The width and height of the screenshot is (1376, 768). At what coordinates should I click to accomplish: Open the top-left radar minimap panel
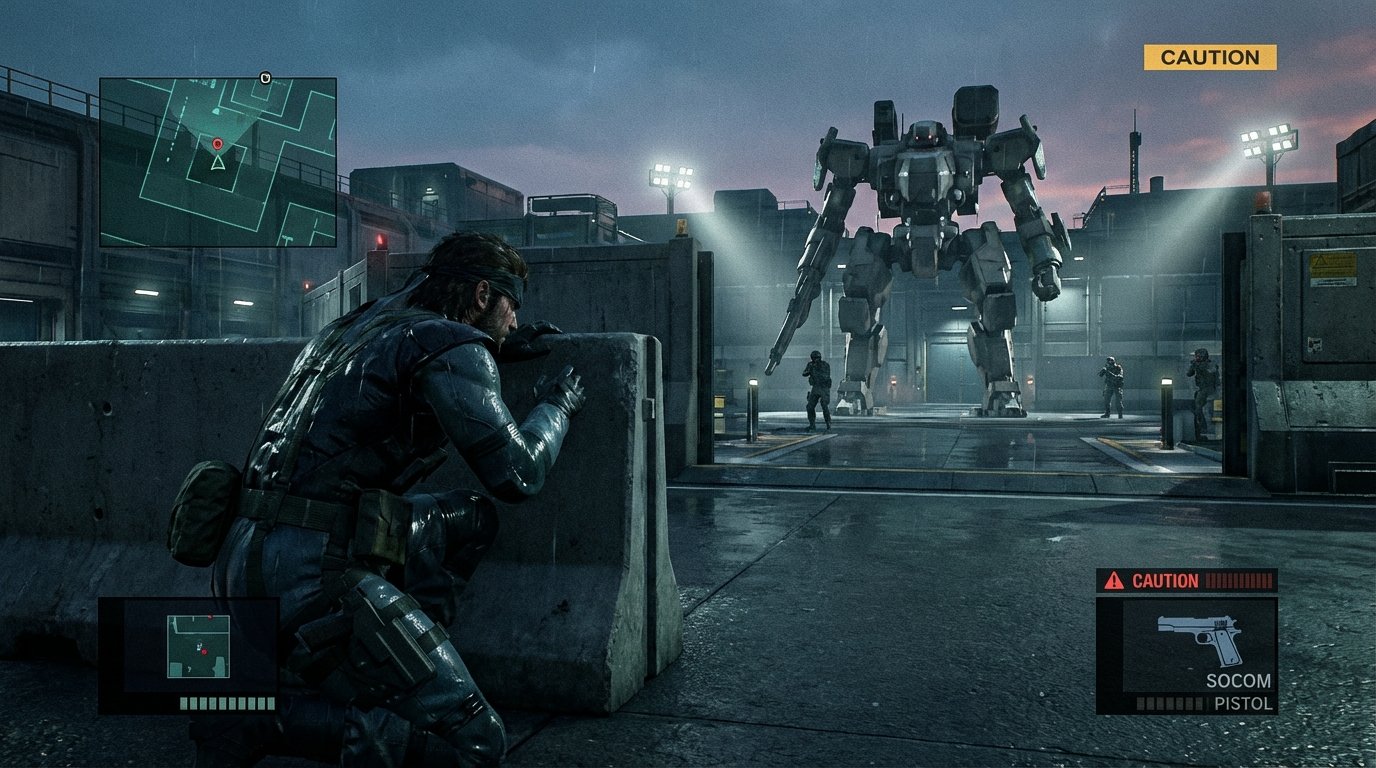coord(218,160)
